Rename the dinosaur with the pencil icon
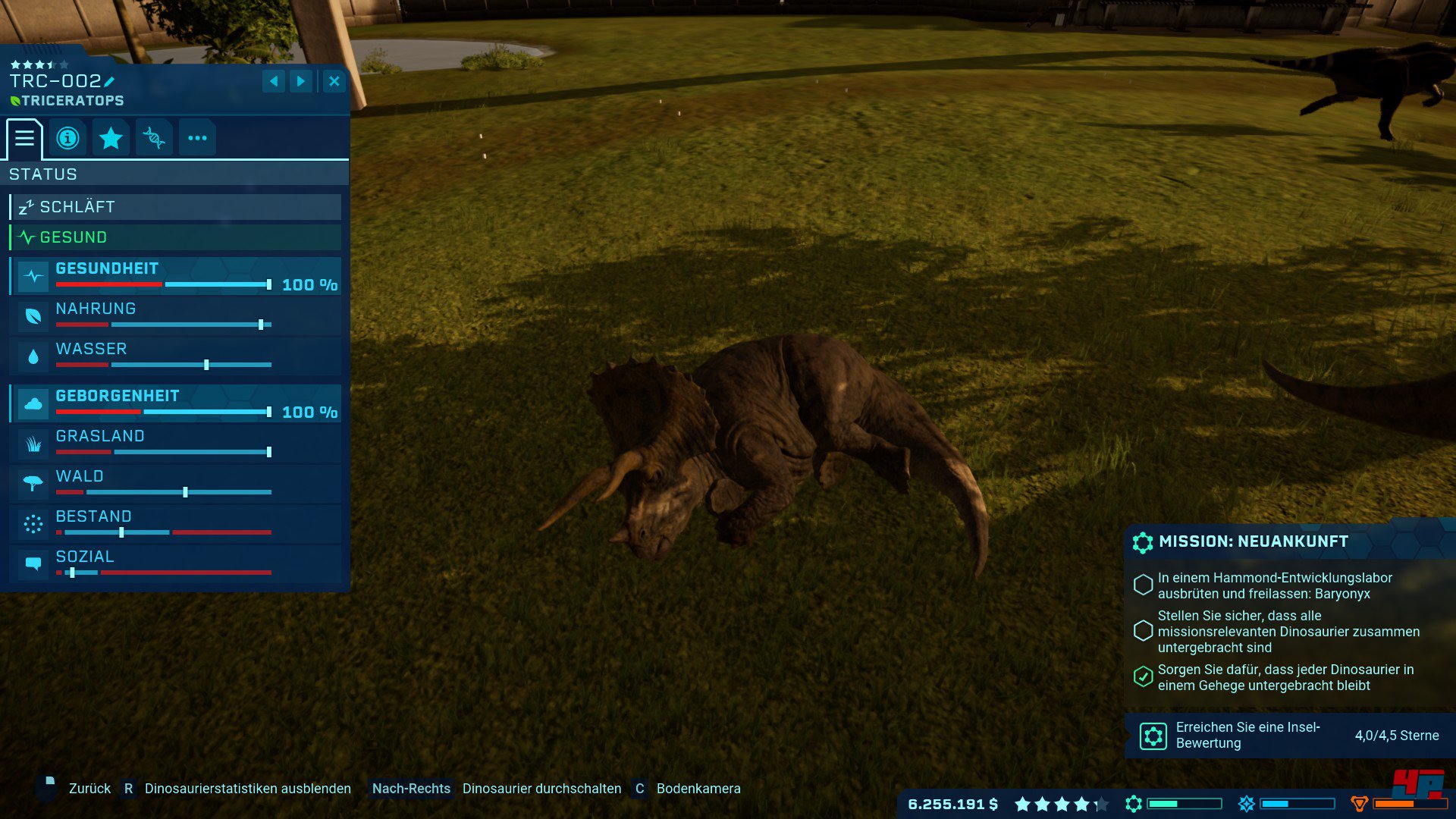 (109, 82)
